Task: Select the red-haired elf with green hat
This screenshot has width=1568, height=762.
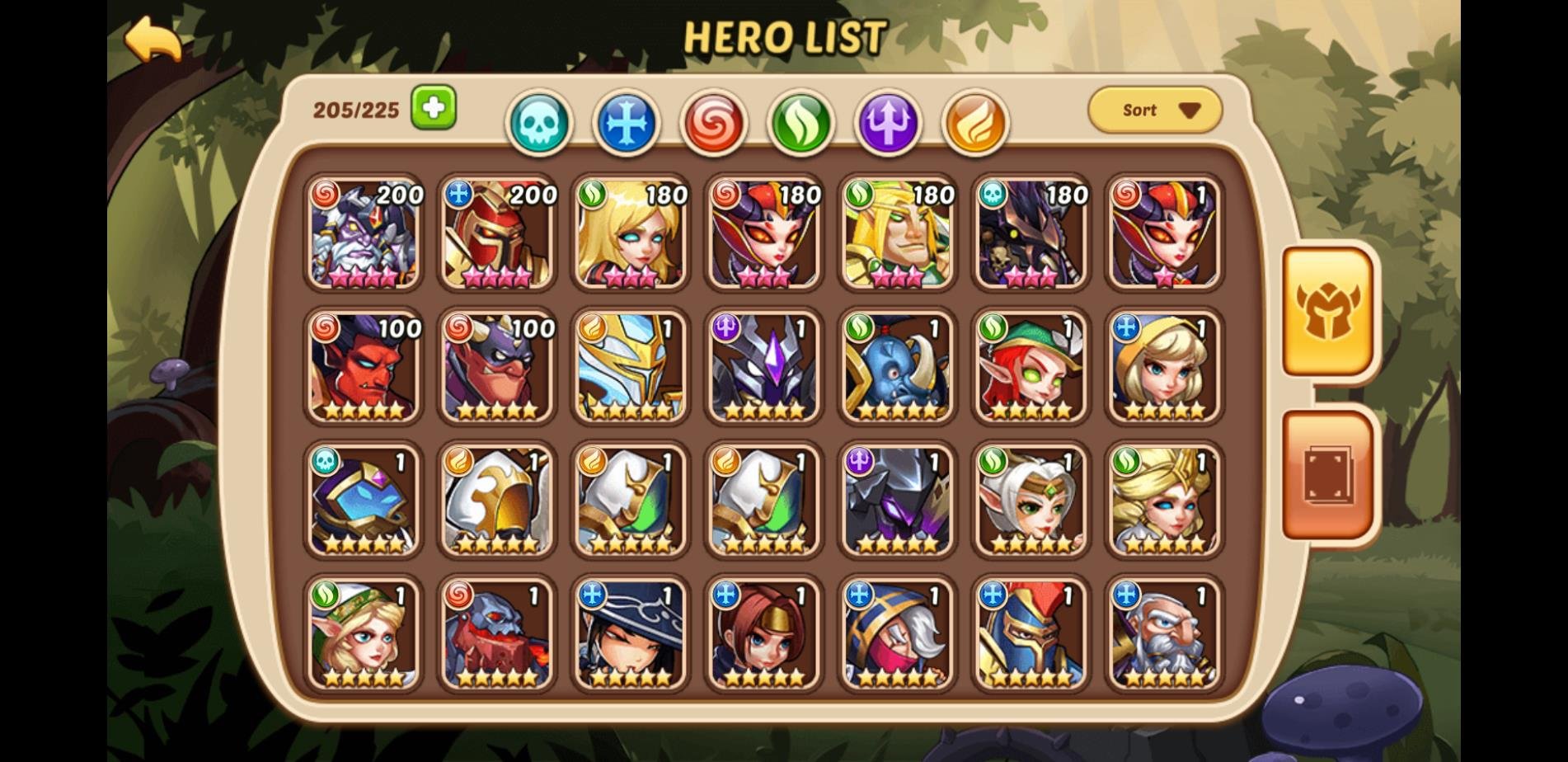Action: point(1031,367)
